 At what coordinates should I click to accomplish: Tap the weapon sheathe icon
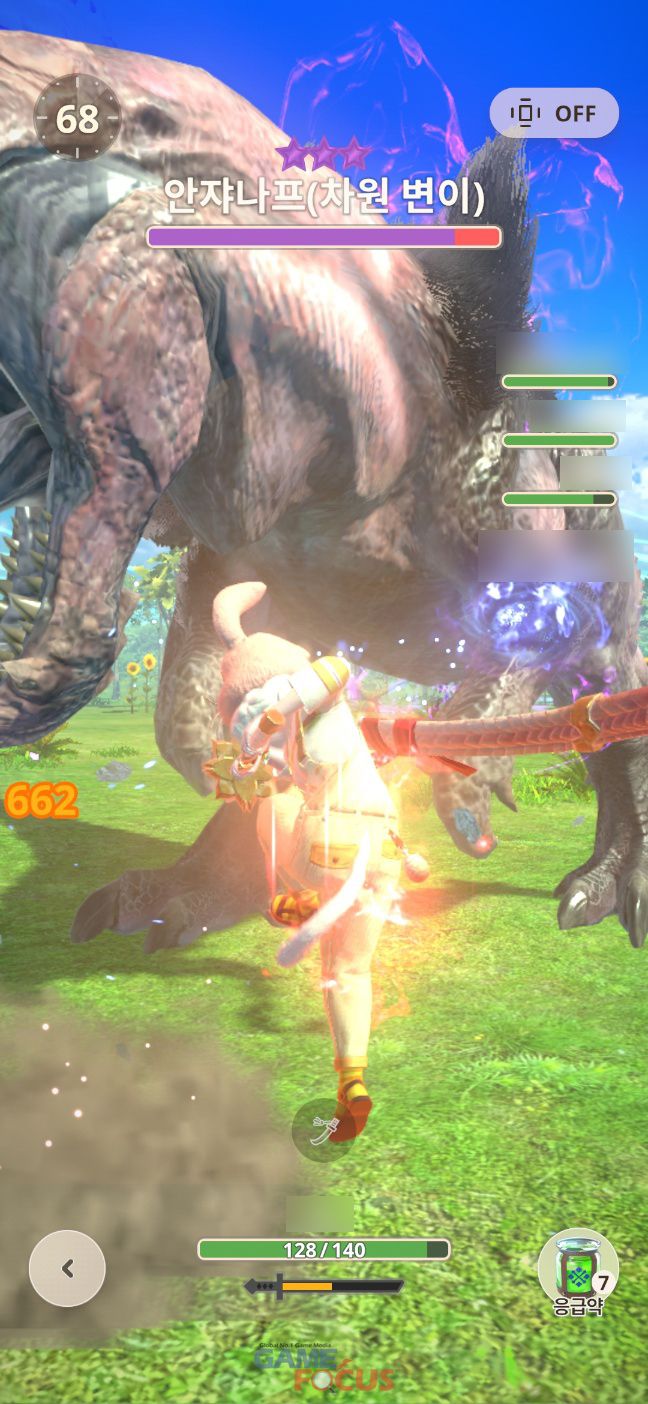[322, 1130]
